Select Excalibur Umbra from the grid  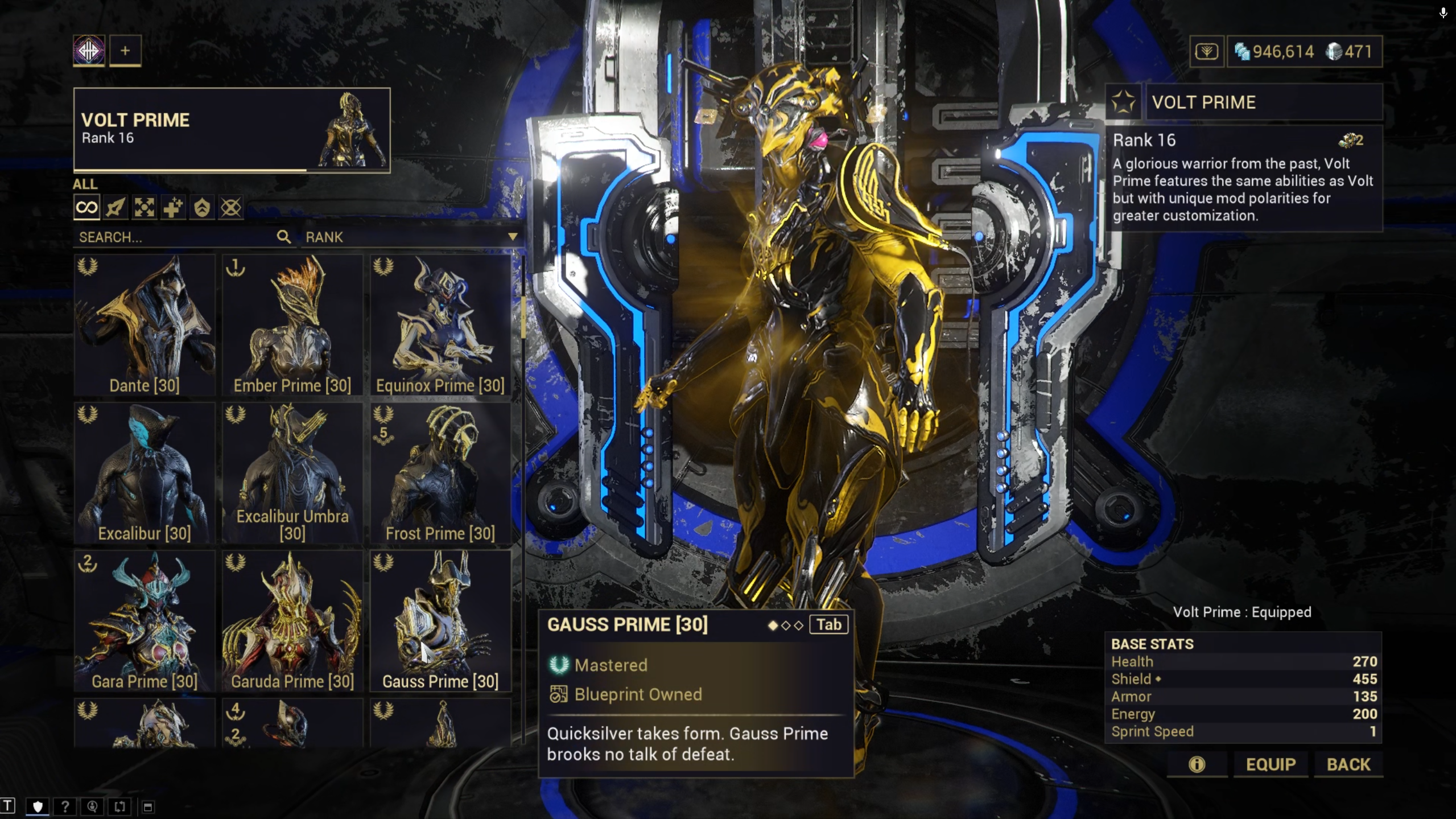tap(292, 472)
